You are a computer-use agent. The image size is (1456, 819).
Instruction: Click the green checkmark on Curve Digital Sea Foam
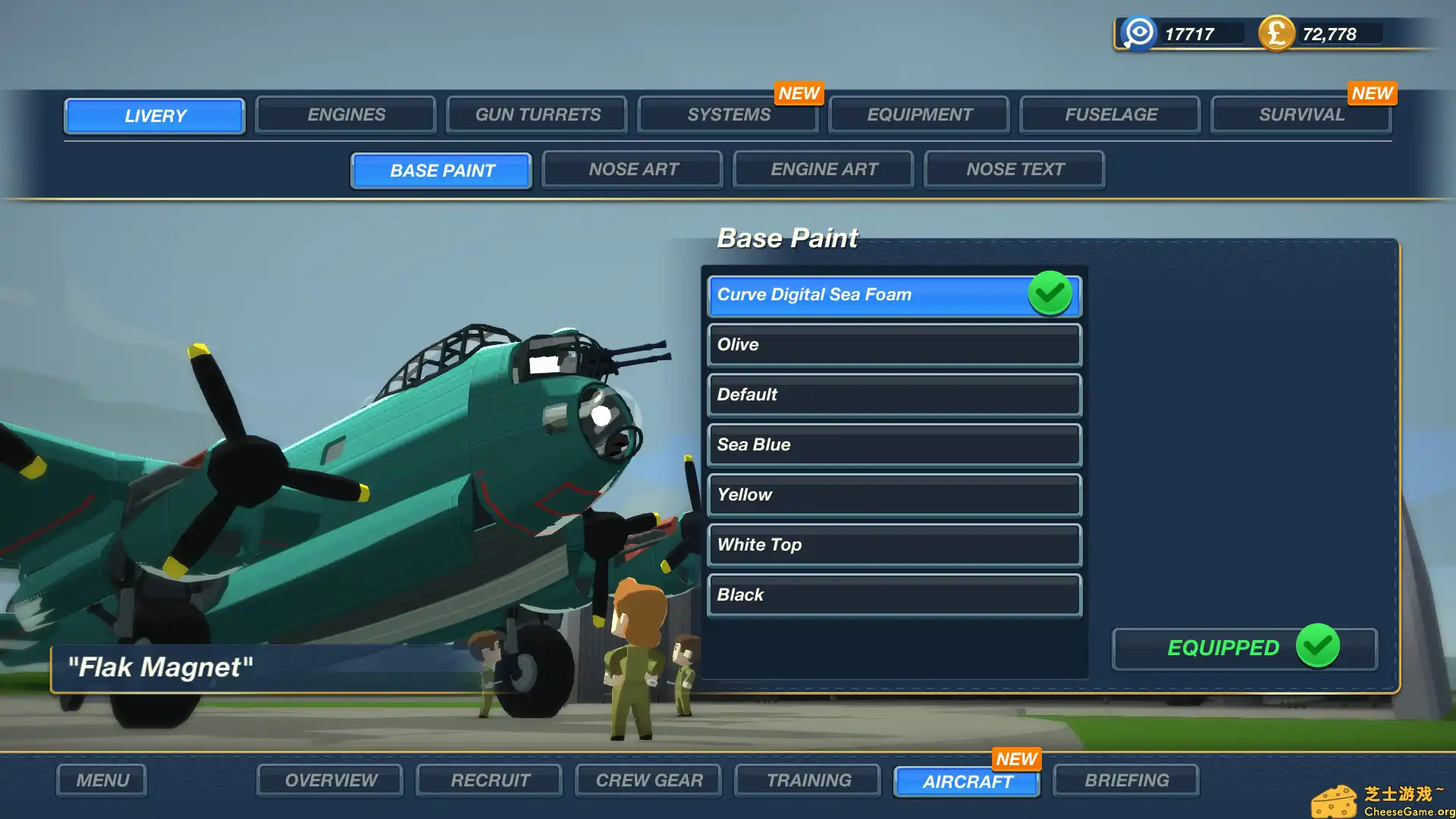[x=1050, y=294]
